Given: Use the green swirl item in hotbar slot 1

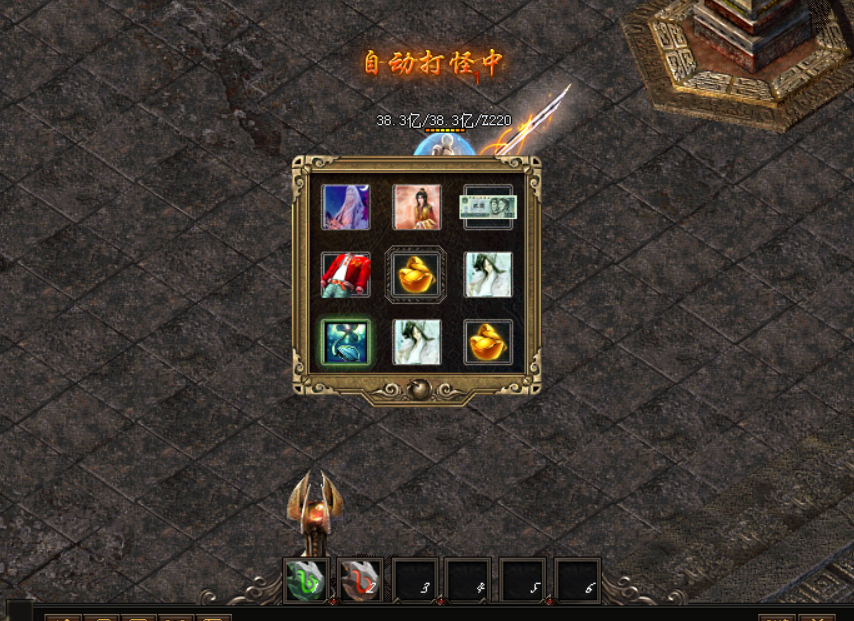Looking at the screenshot, I should point(306,581).
